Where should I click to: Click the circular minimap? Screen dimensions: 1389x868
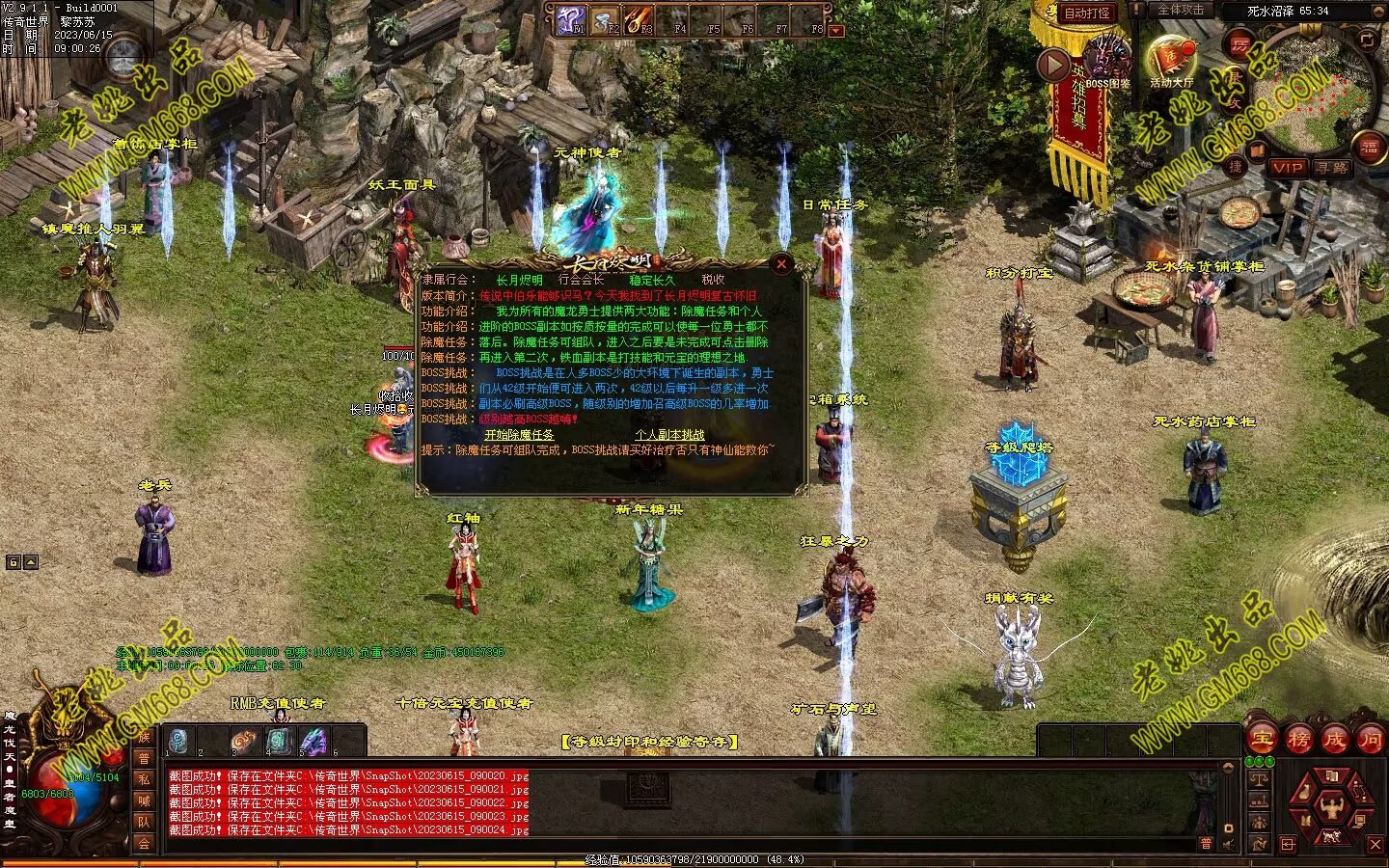pos(1317,94)
